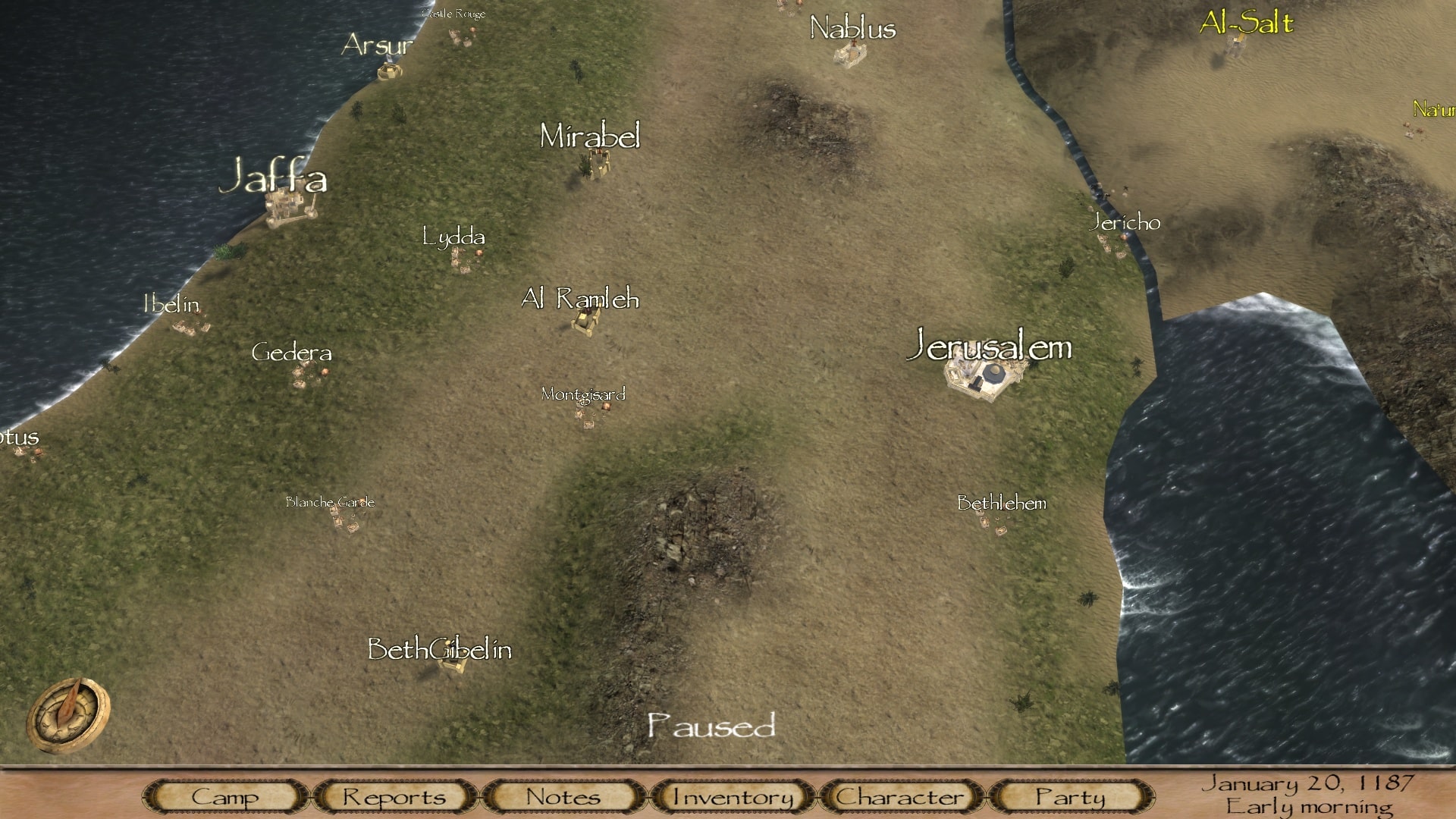Open the Camp menu
Image resolution: width=1456 pixels, height=819 pixels.
pos(225,796)
